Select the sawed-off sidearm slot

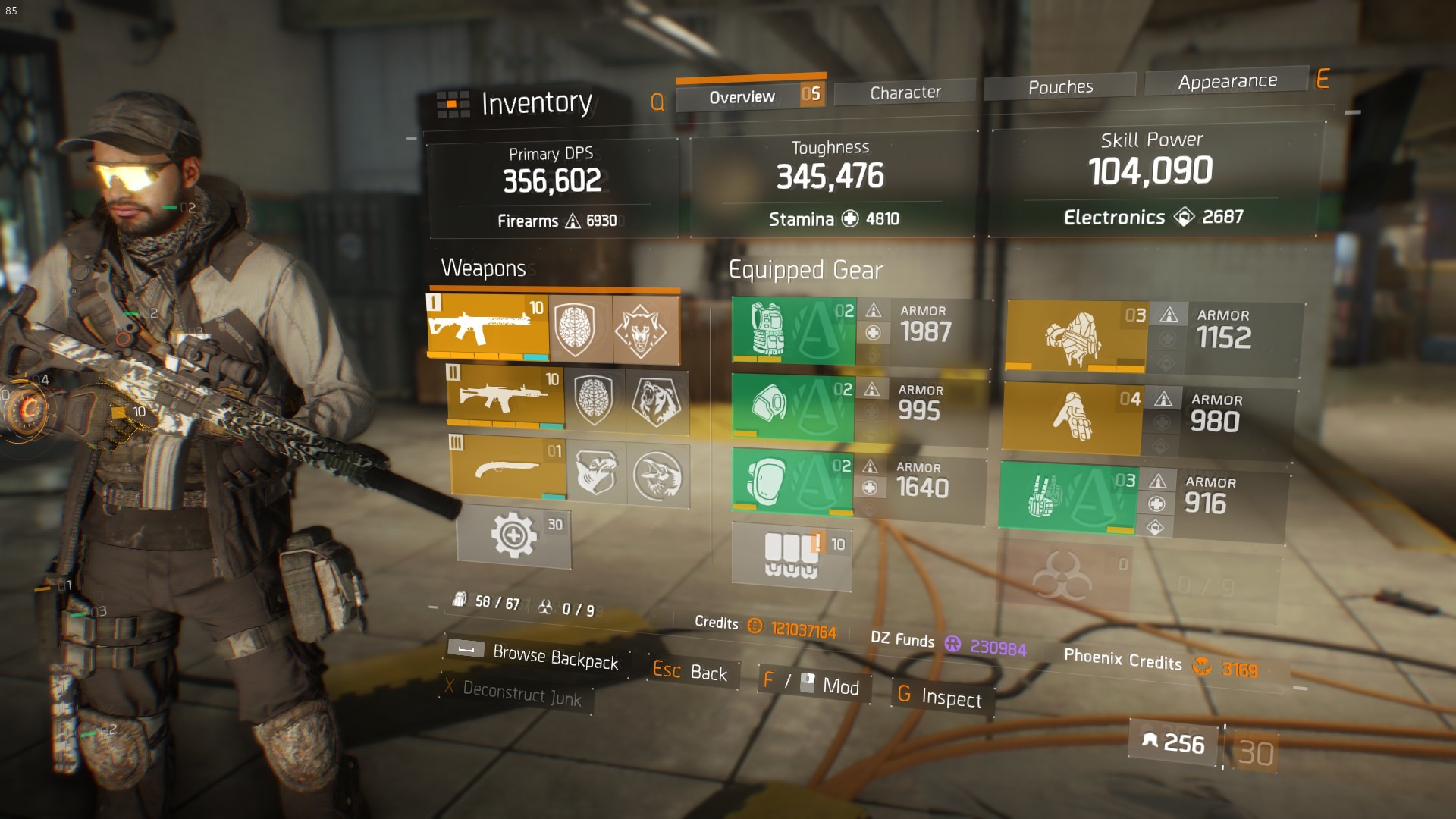coord(508,469)
